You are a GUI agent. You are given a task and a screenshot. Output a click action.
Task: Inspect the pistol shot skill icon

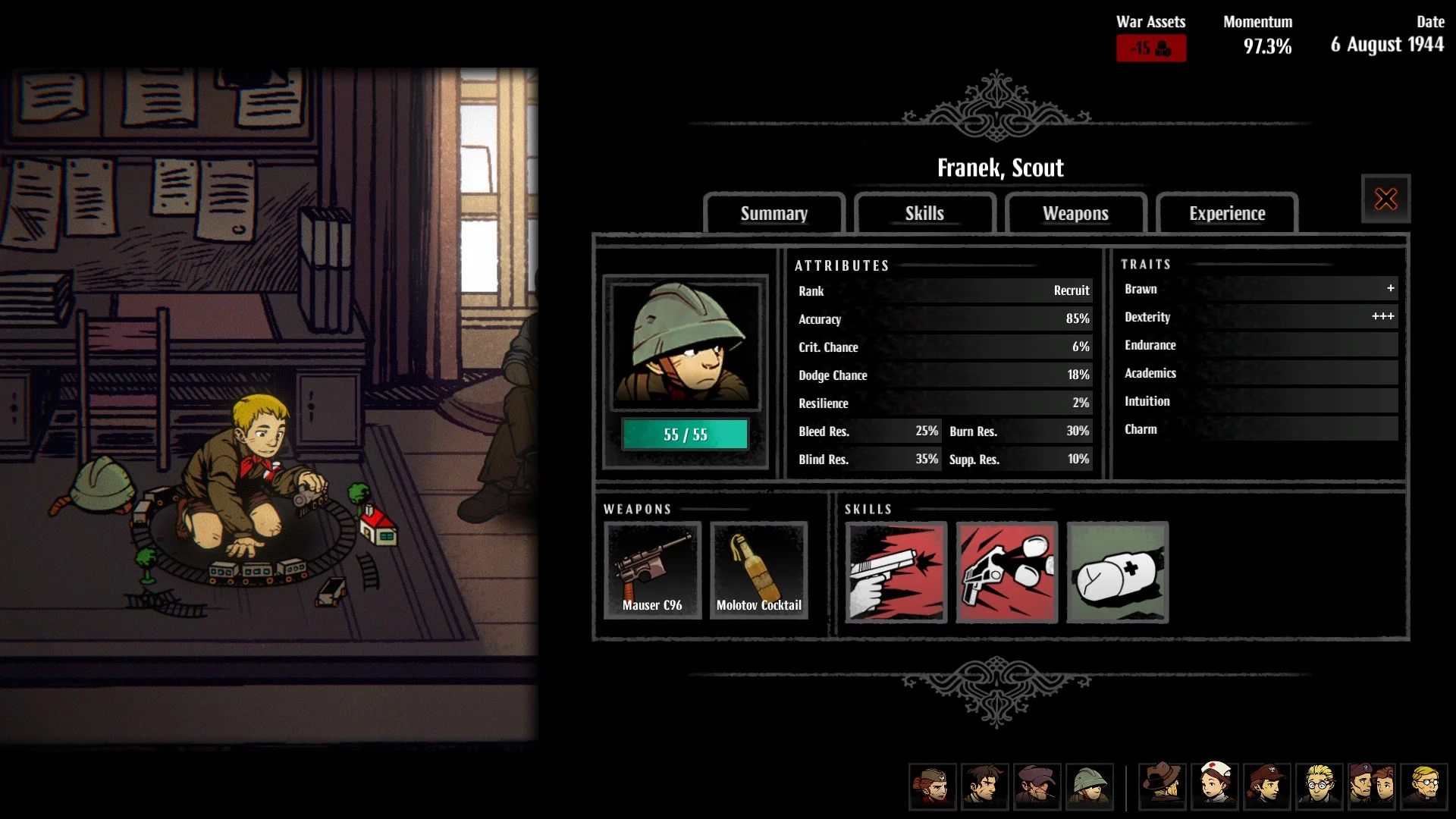point(896,573)
